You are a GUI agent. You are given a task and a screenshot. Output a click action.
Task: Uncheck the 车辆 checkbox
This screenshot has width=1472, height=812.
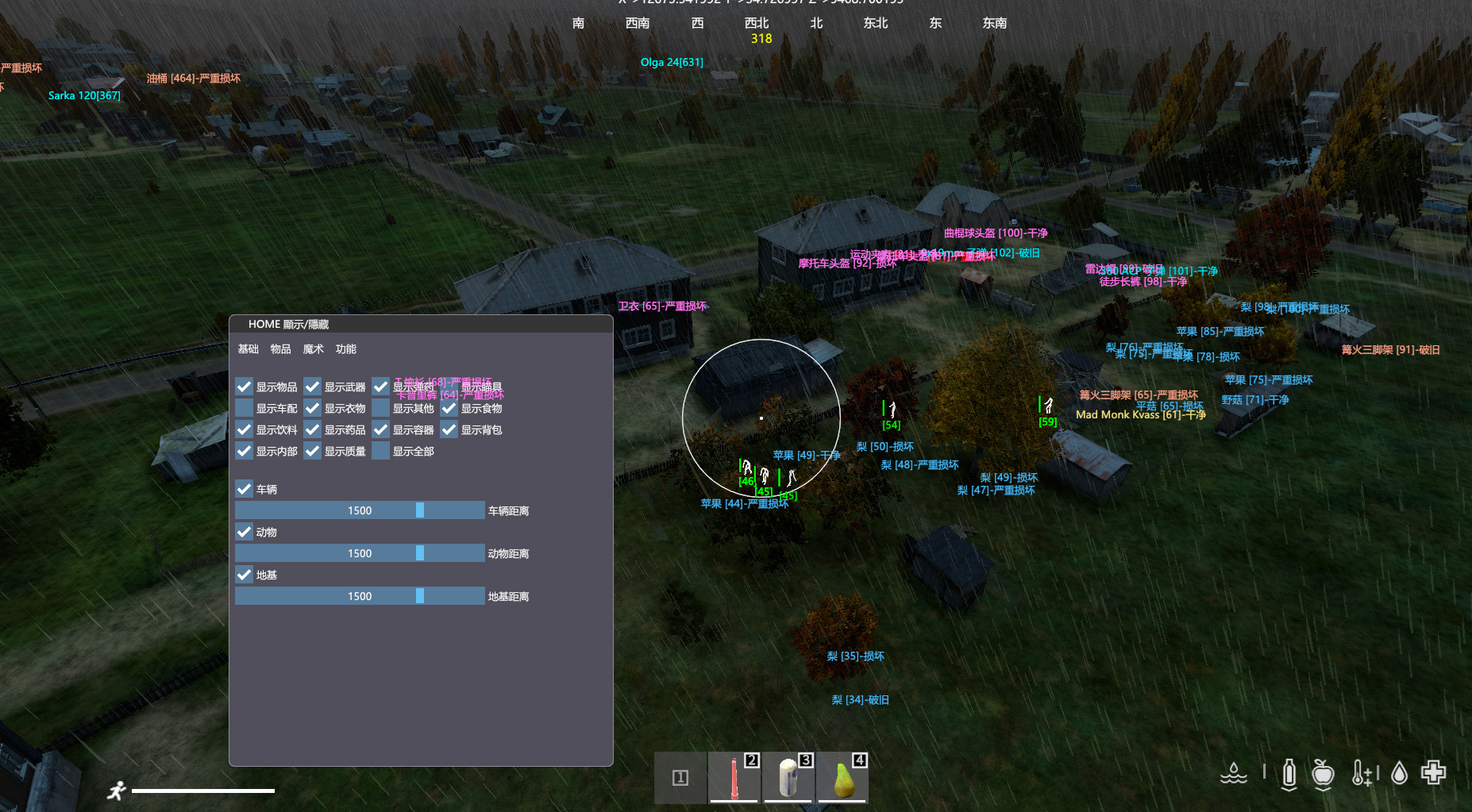[x=245, y=489]
